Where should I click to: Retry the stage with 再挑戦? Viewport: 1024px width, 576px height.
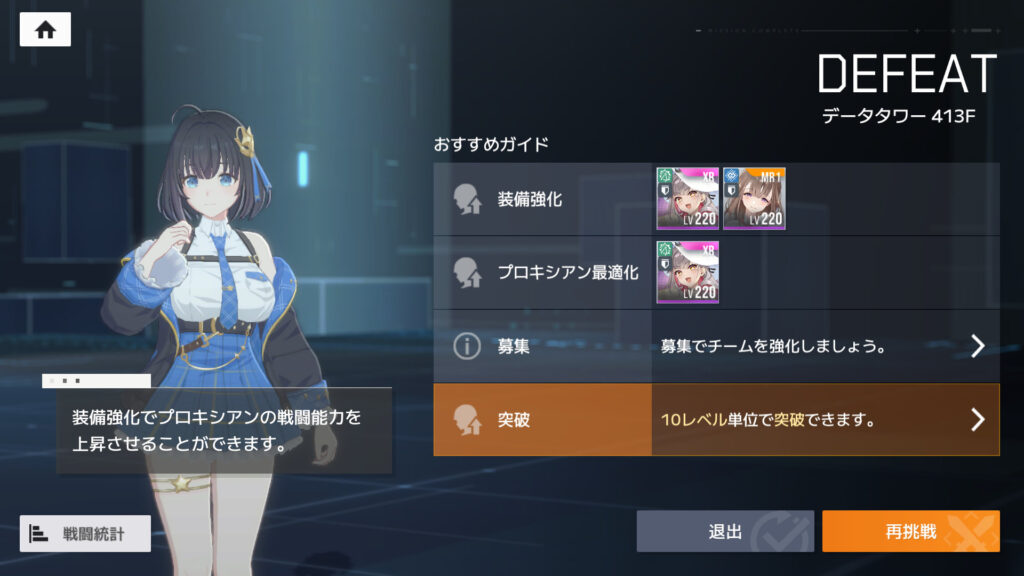(910, 532)
